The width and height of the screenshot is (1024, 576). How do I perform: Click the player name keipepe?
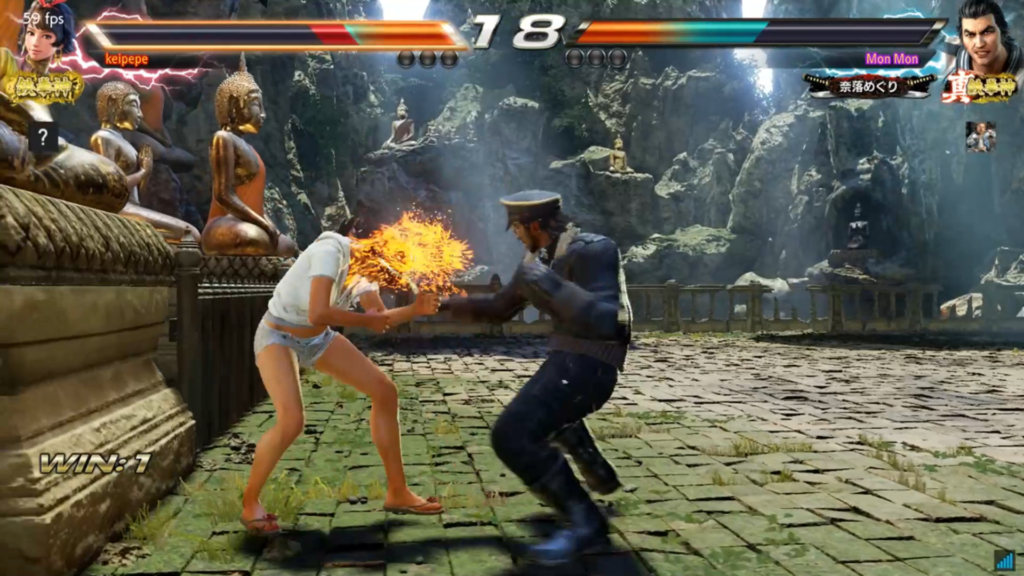[x=126, y=60]
